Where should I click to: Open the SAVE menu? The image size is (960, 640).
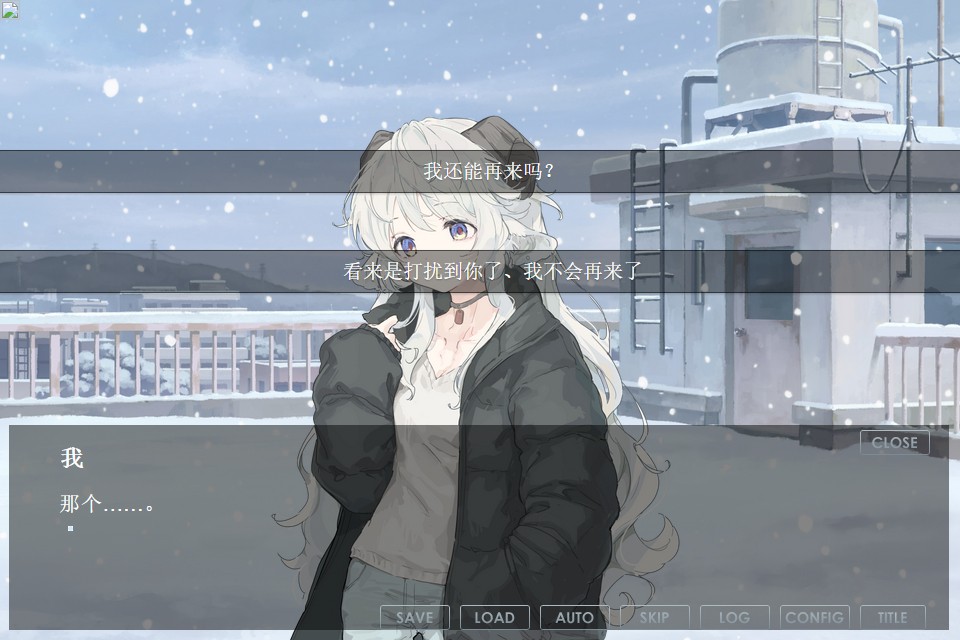pyautogui.click(x=414, y=617)
